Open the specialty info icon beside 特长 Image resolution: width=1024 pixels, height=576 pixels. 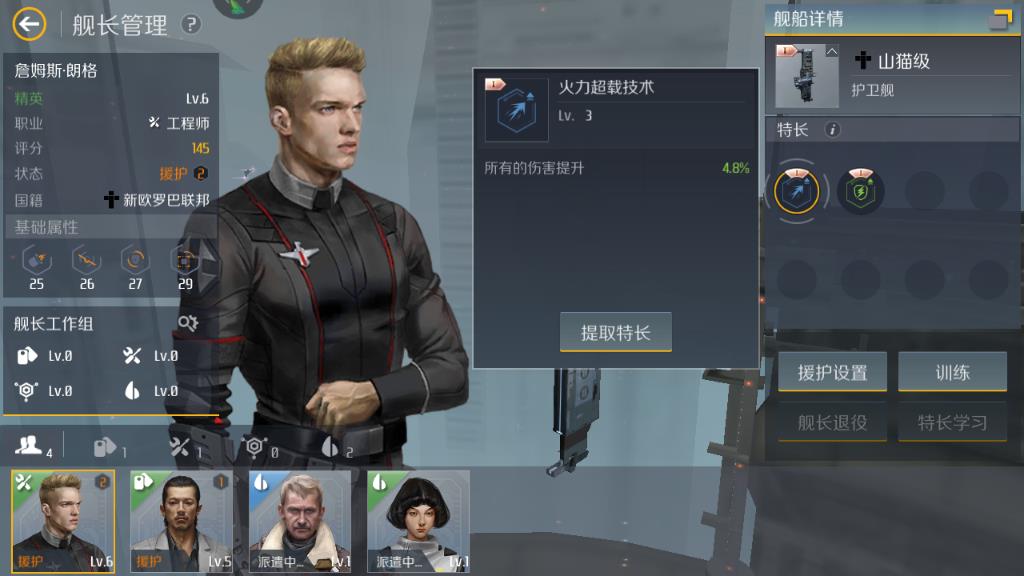coord(832,130)
